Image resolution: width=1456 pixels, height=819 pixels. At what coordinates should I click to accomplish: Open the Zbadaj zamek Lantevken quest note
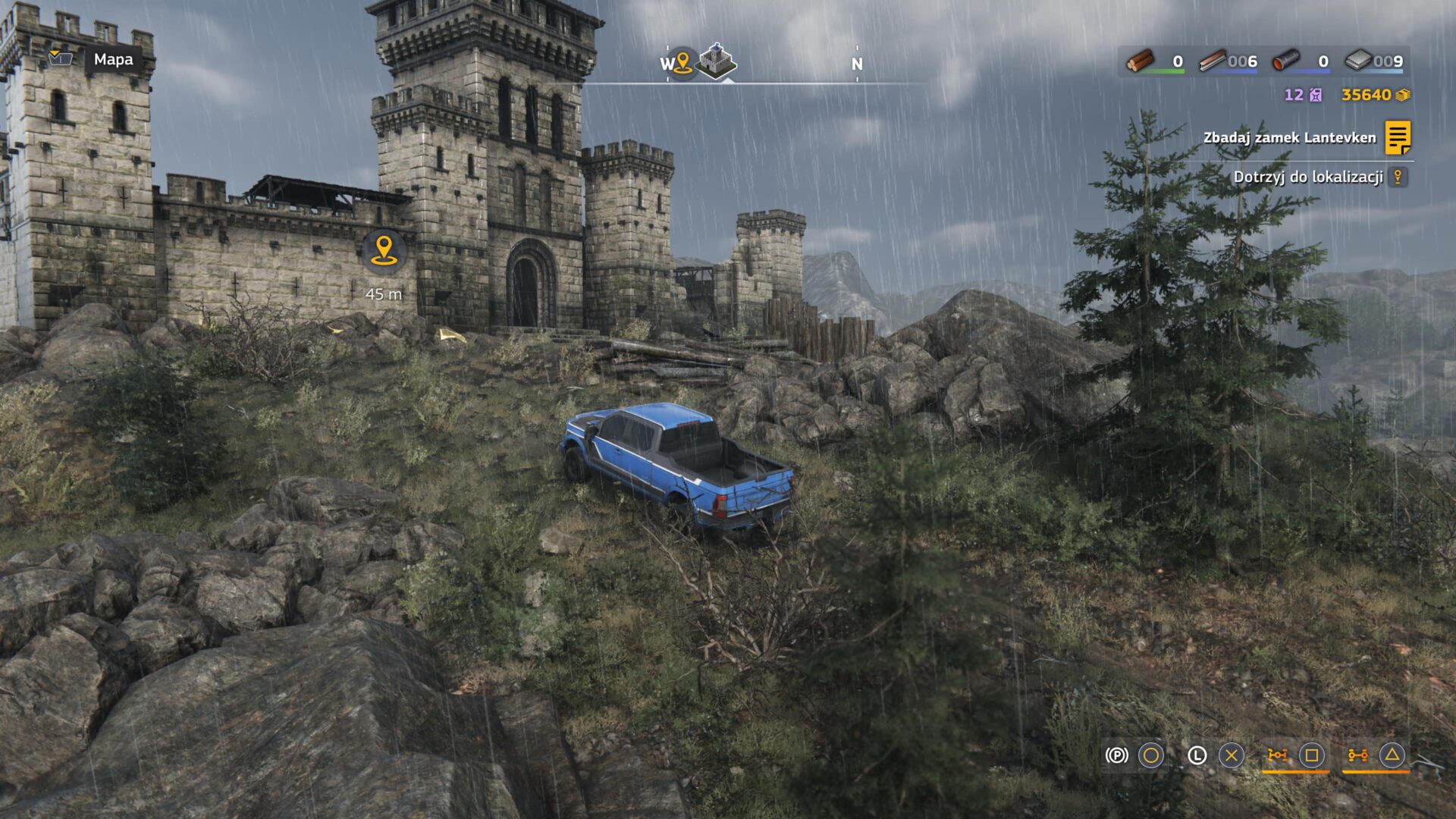tap(1398, 138)
